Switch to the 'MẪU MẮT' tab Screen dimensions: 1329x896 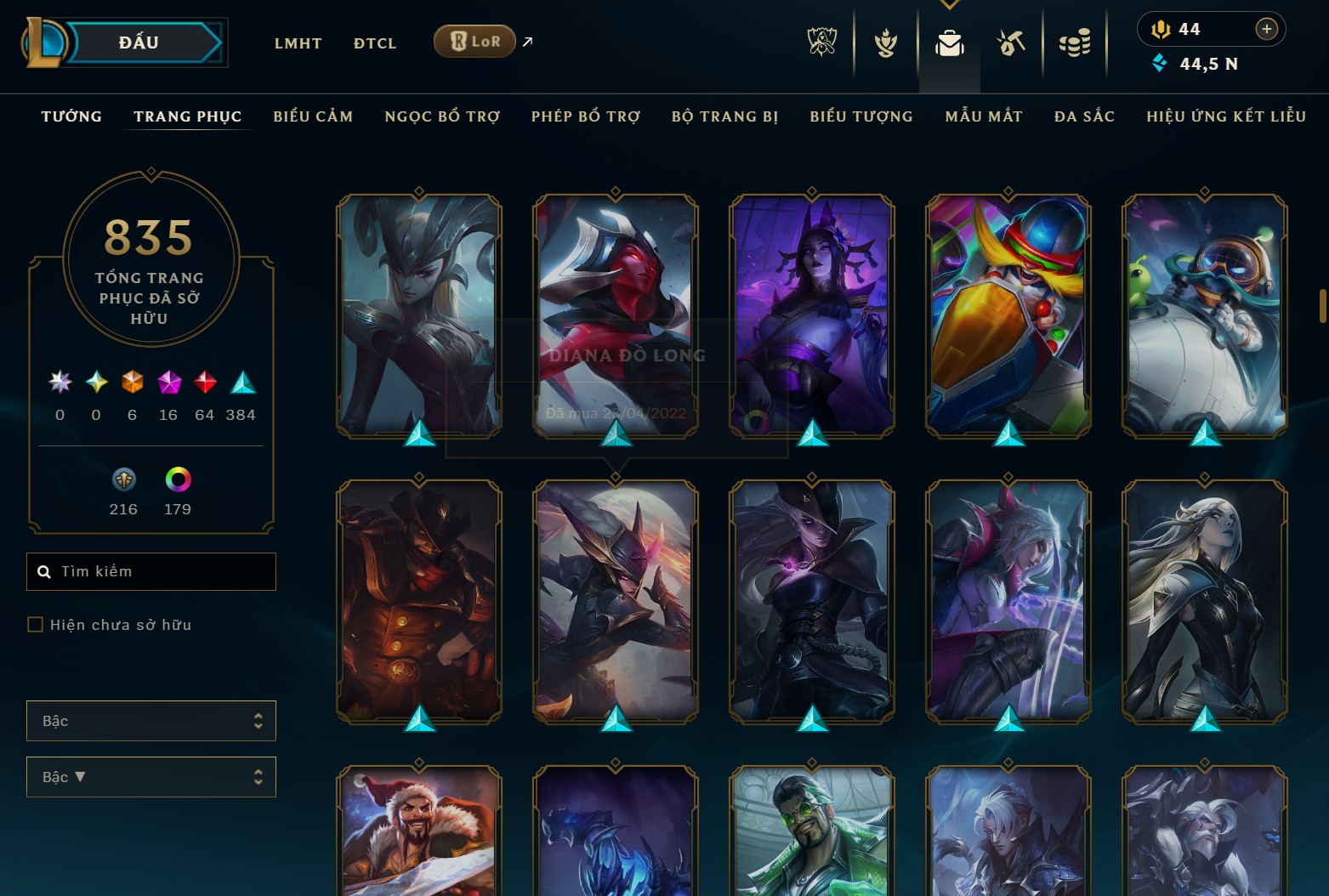tap(983, 116)
